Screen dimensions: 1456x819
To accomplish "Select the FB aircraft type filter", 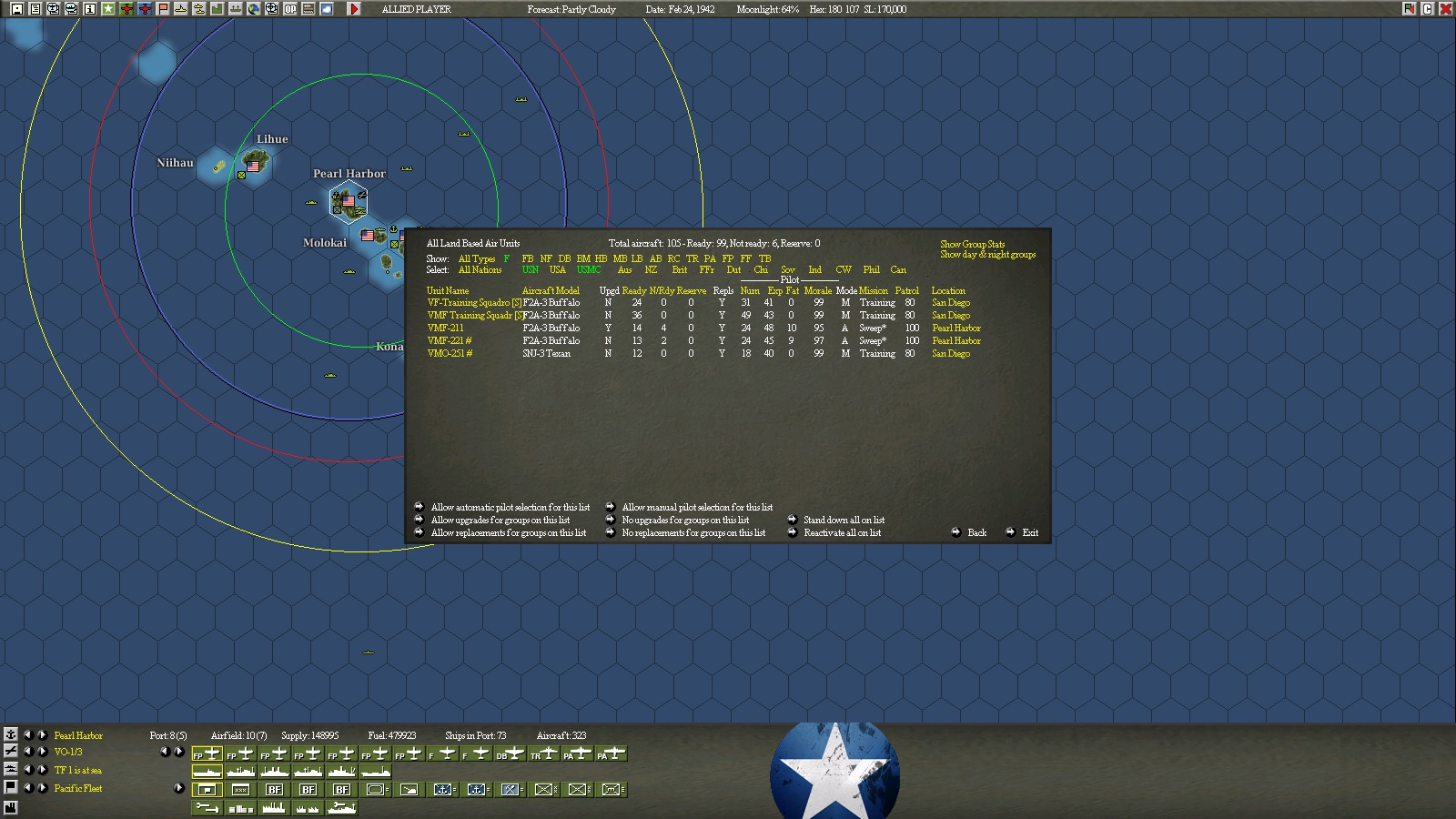I will (531, 258).
